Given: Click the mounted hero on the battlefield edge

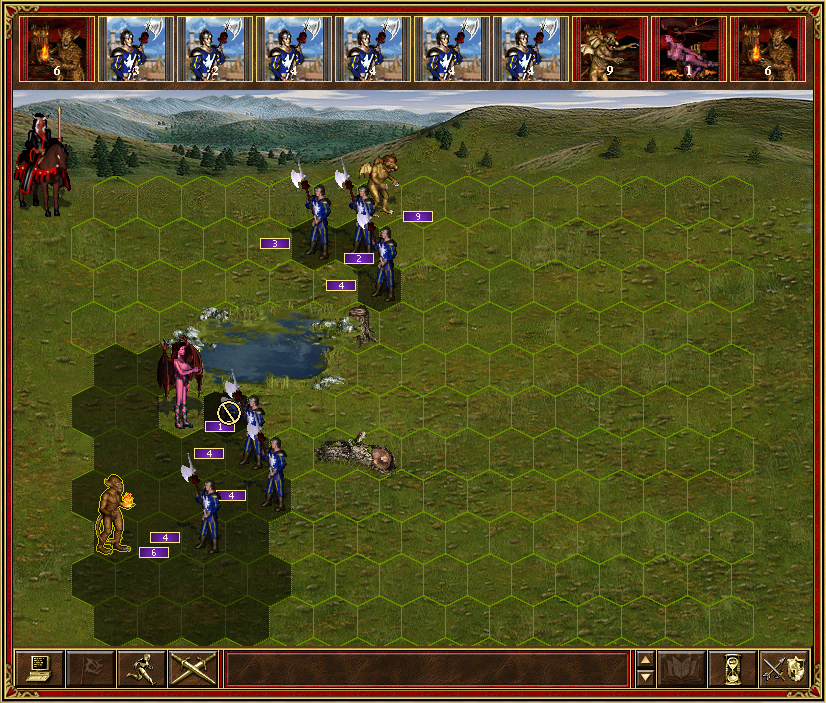Looking at the screenshot, I should coord(41,160).
